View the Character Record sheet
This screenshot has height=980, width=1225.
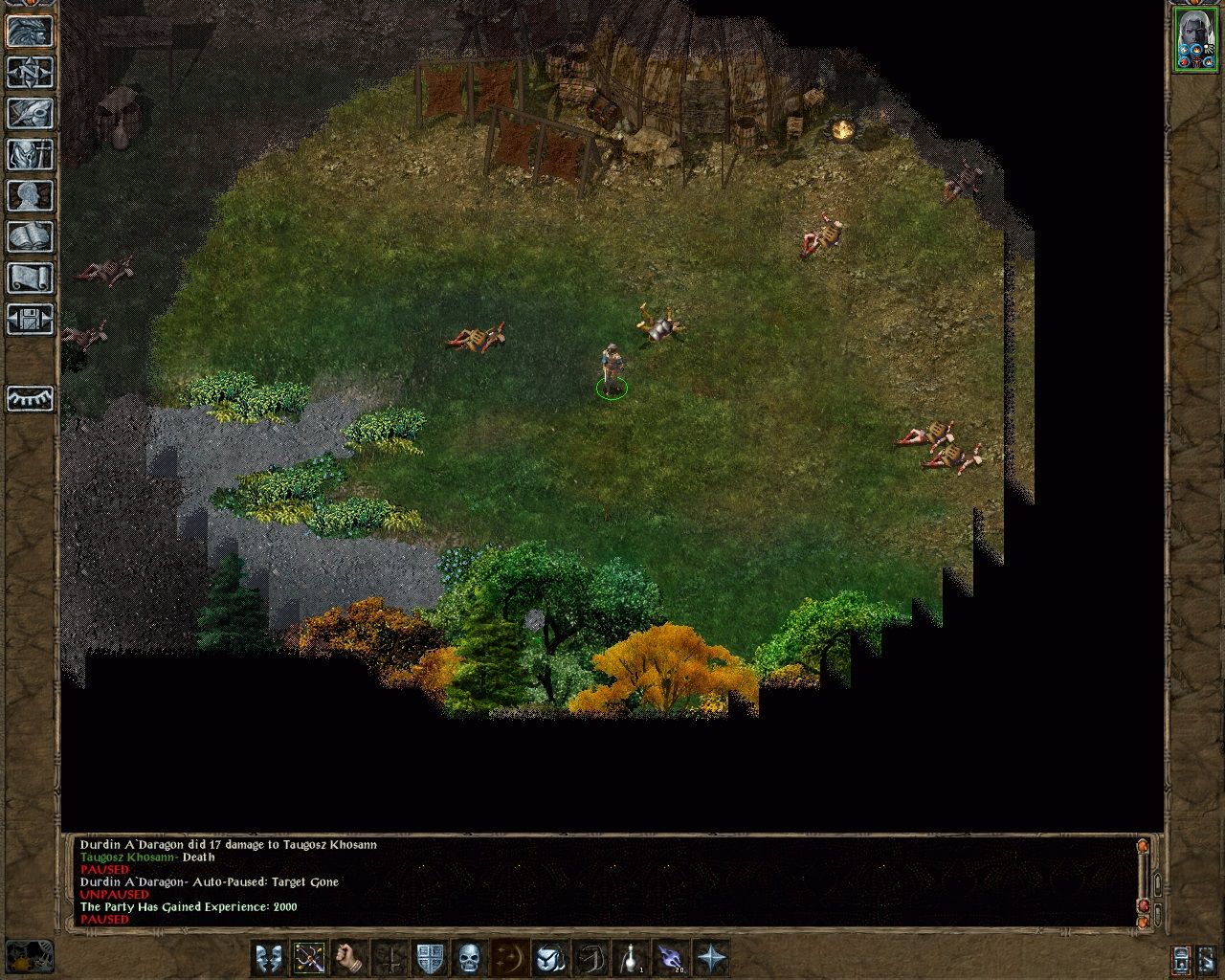29,196
